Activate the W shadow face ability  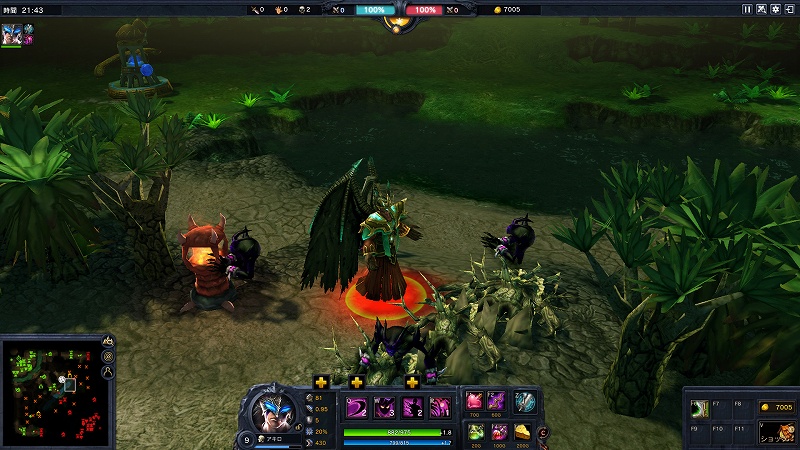385,406
